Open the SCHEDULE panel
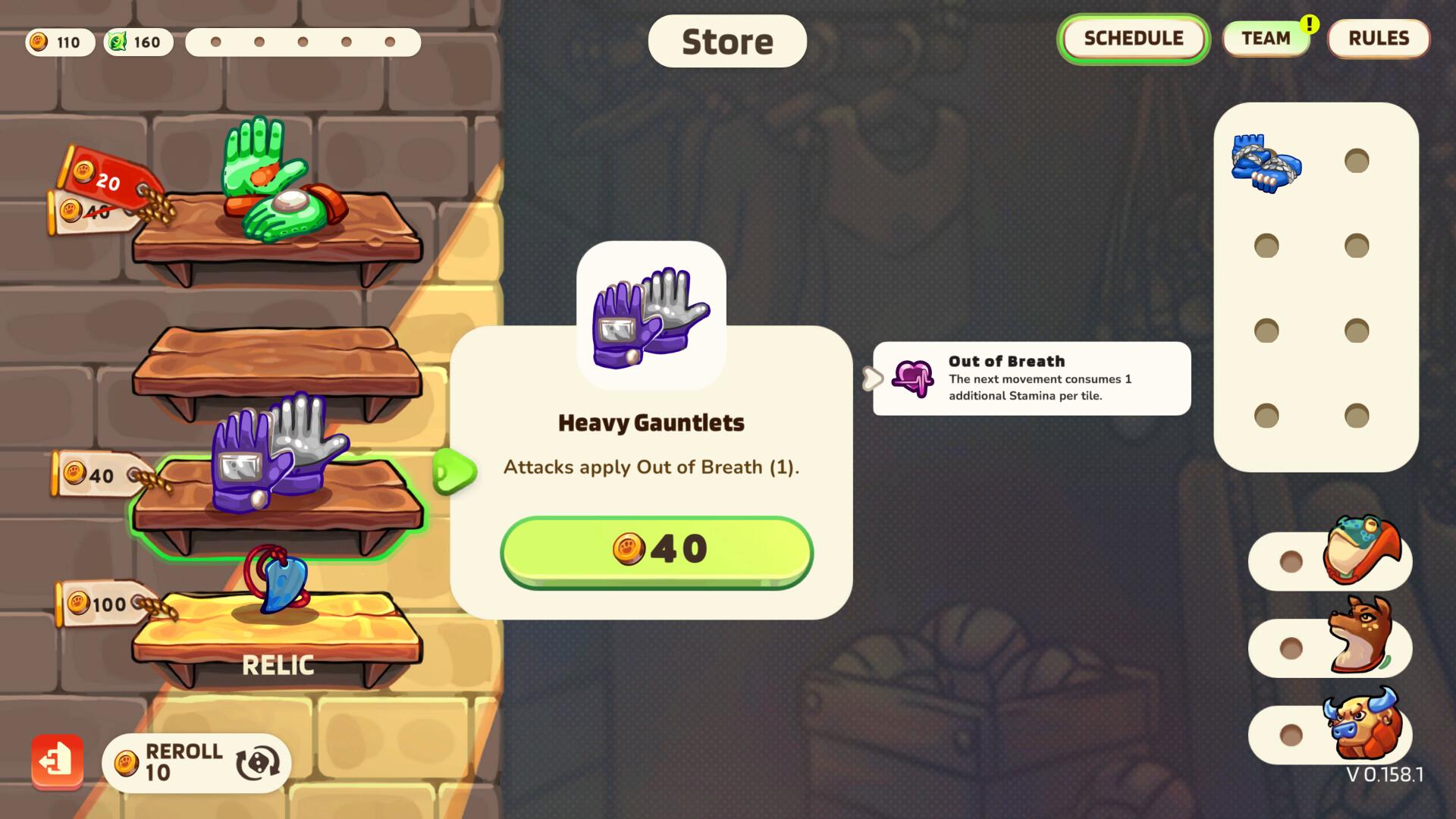 pyautogui.click(x=1133, y=39)
